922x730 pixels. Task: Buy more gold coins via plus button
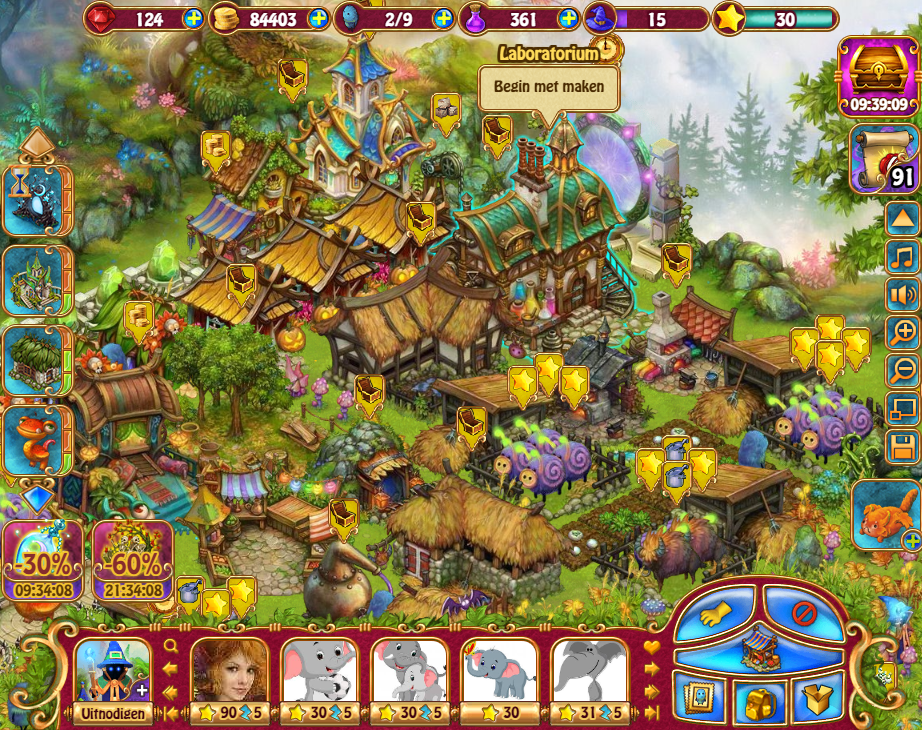pyautogui.click(x=319, y=18)
